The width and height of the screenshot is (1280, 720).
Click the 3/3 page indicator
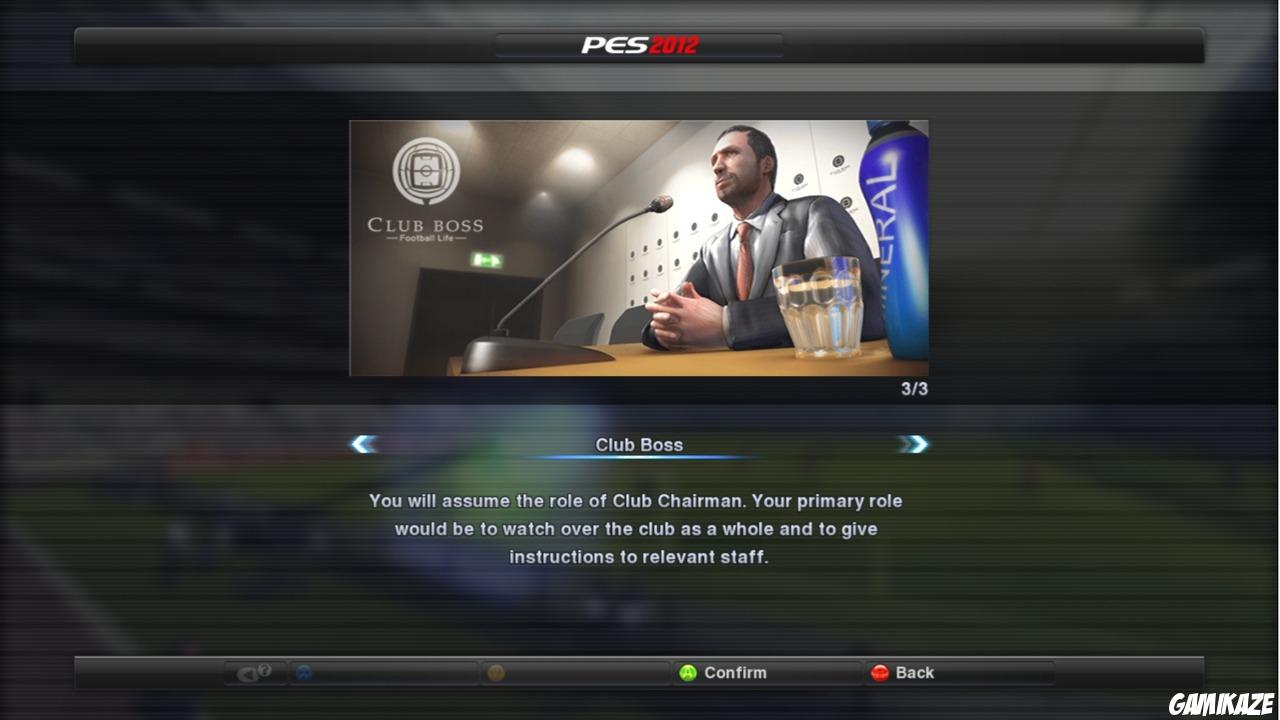pos(913,390)
